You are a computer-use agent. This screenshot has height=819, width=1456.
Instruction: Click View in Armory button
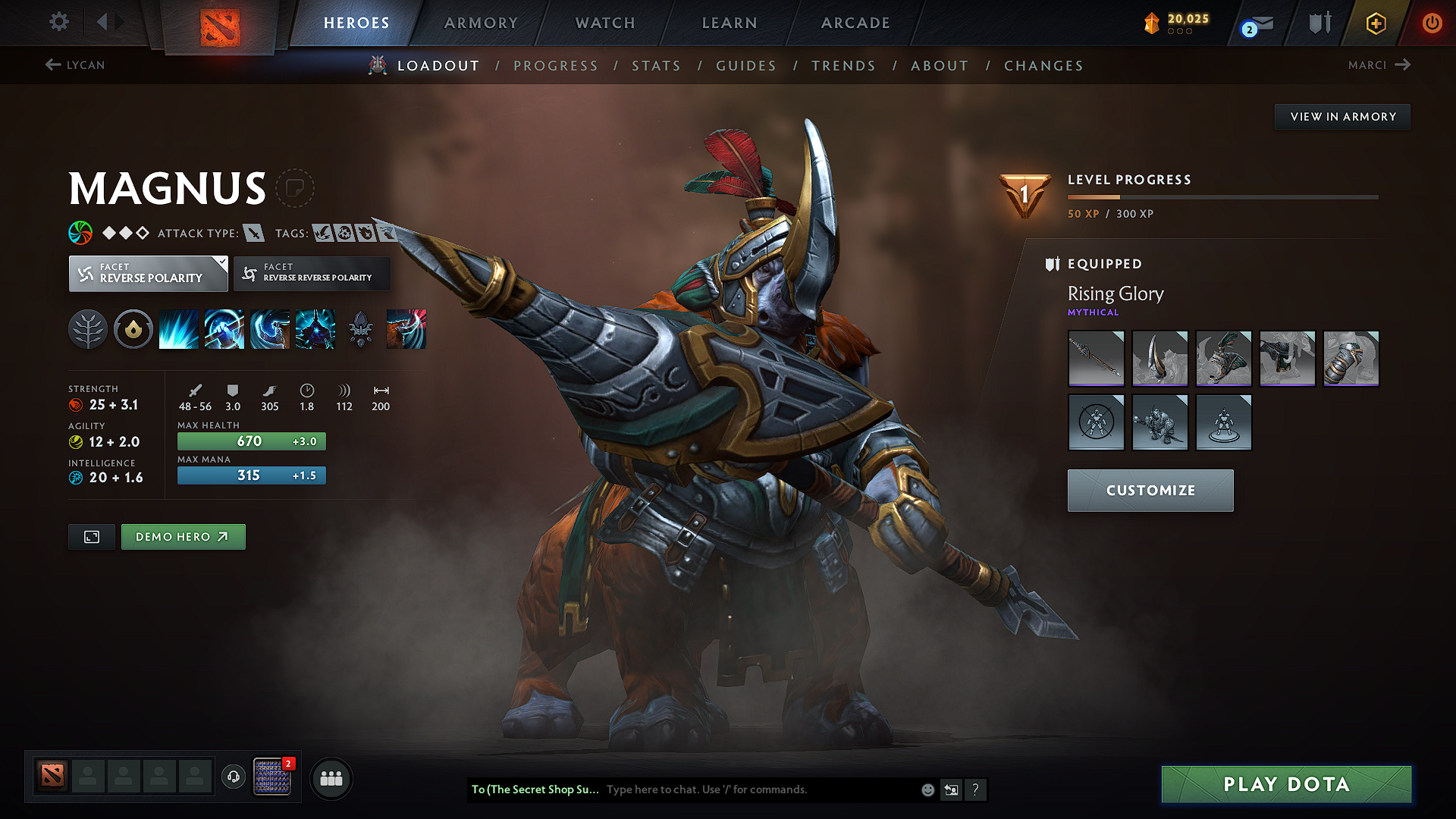1343,117
